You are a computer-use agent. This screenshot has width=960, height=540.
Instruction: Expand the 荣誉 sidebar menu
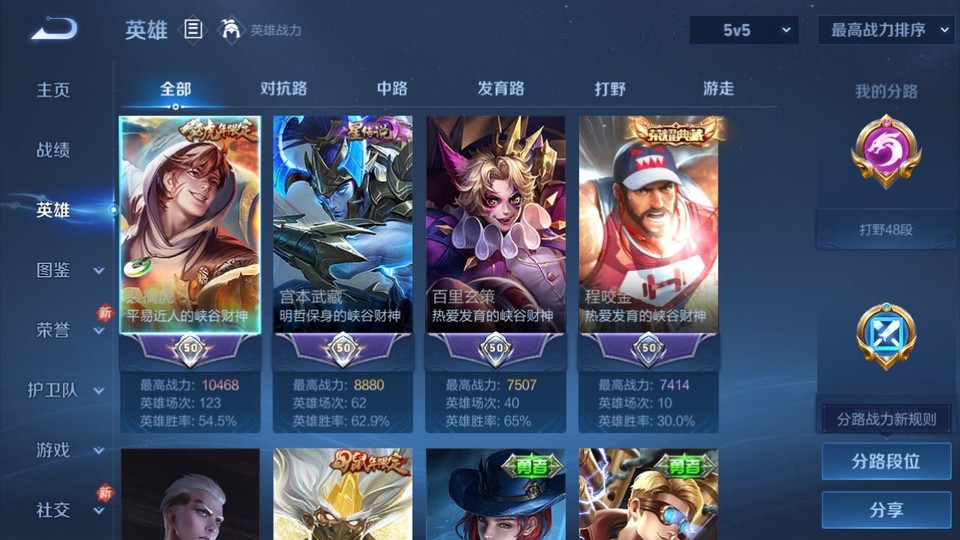[x=68, y=330]
